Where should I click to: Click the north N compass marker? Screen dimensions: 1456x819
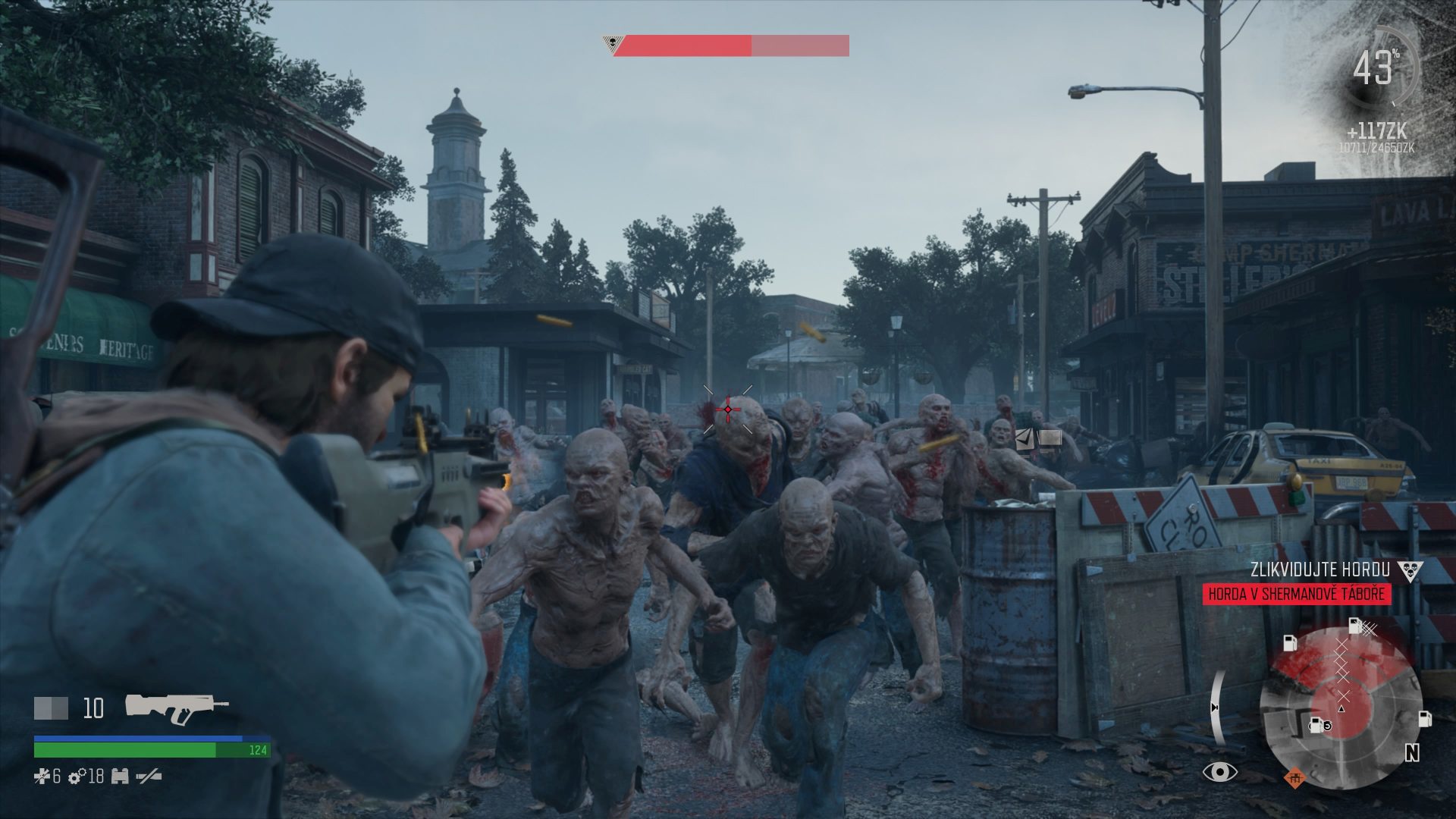pos(1411,752)
